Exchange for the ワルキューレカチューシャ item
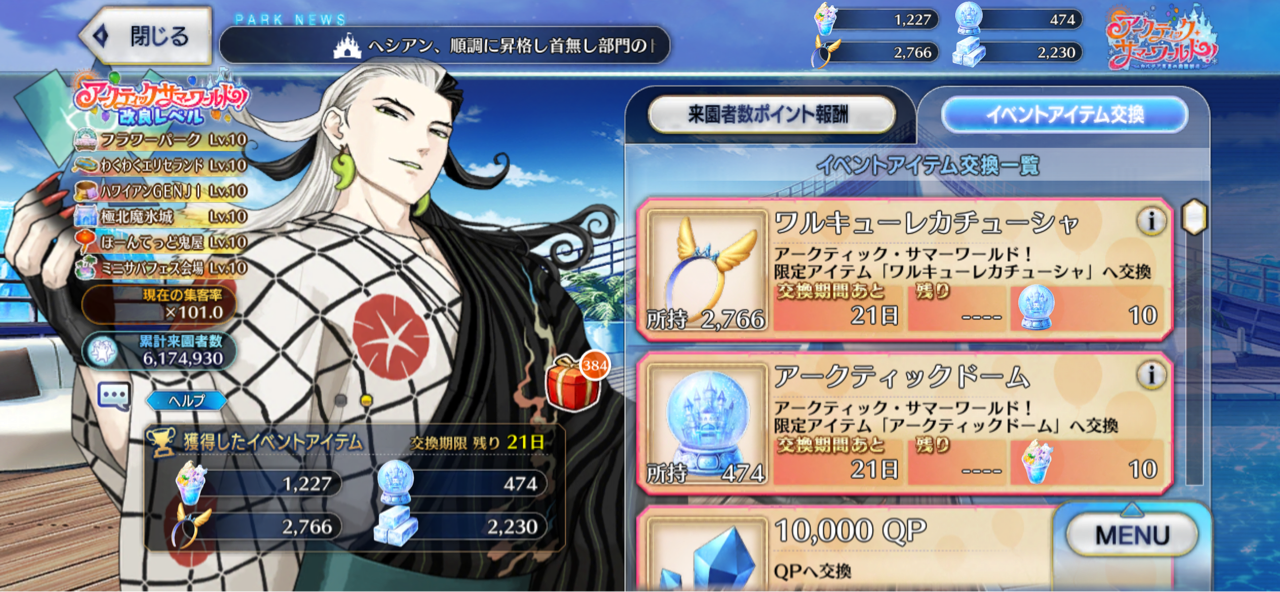 click(x=905, y=270)
